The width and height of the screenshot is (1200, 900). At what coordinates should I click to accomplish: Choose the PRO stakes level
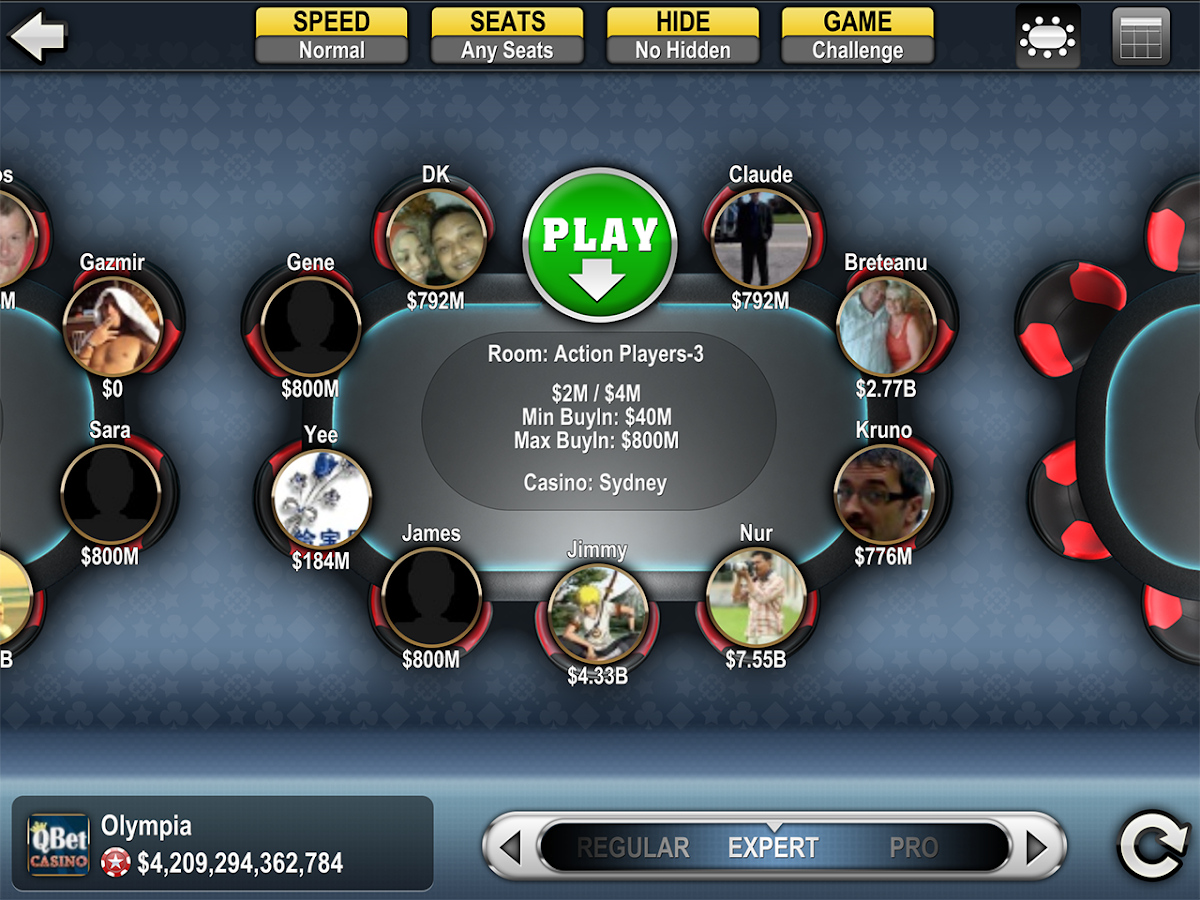point(913,848)
